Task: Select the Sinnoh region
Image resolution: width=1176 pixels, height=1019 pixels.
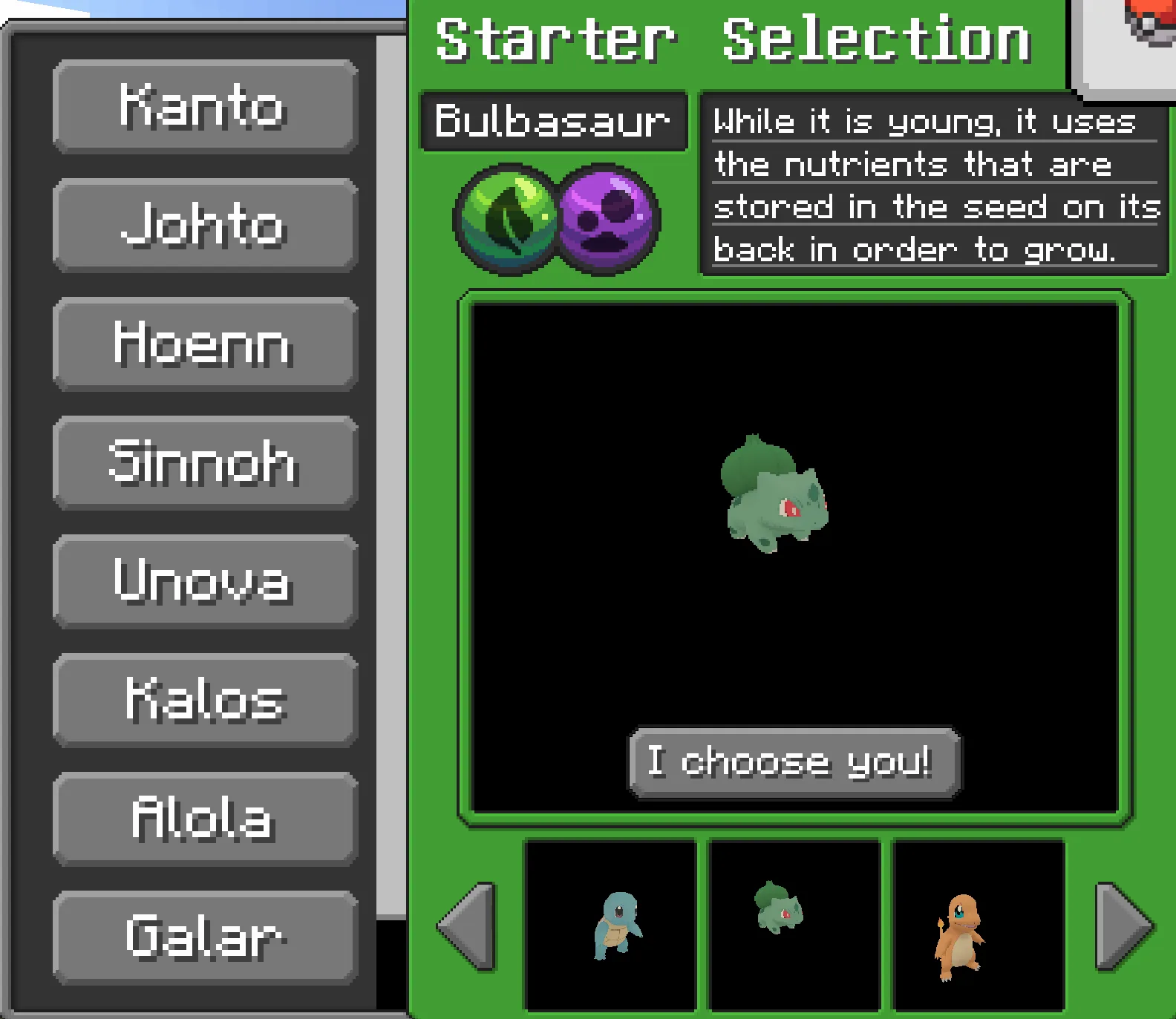Action: (203, 463)
